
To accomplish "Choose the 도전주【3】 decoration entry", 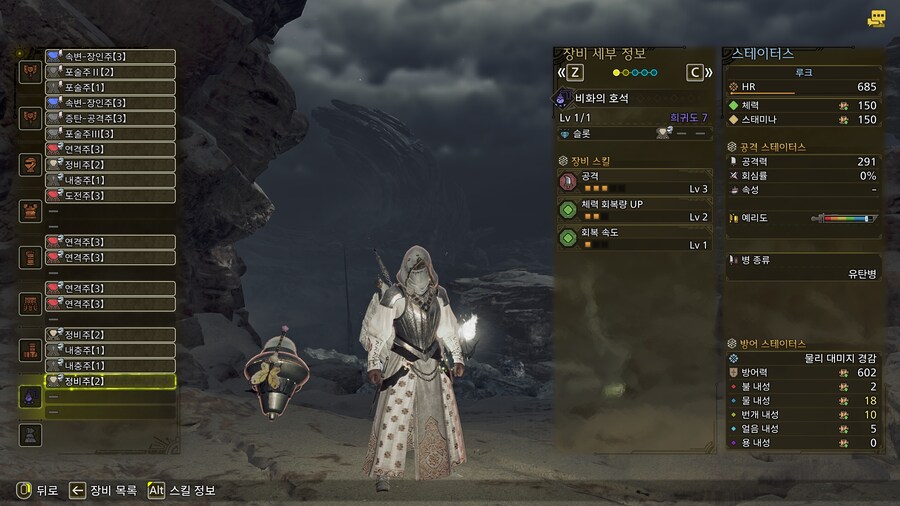I will pos(110,195).
